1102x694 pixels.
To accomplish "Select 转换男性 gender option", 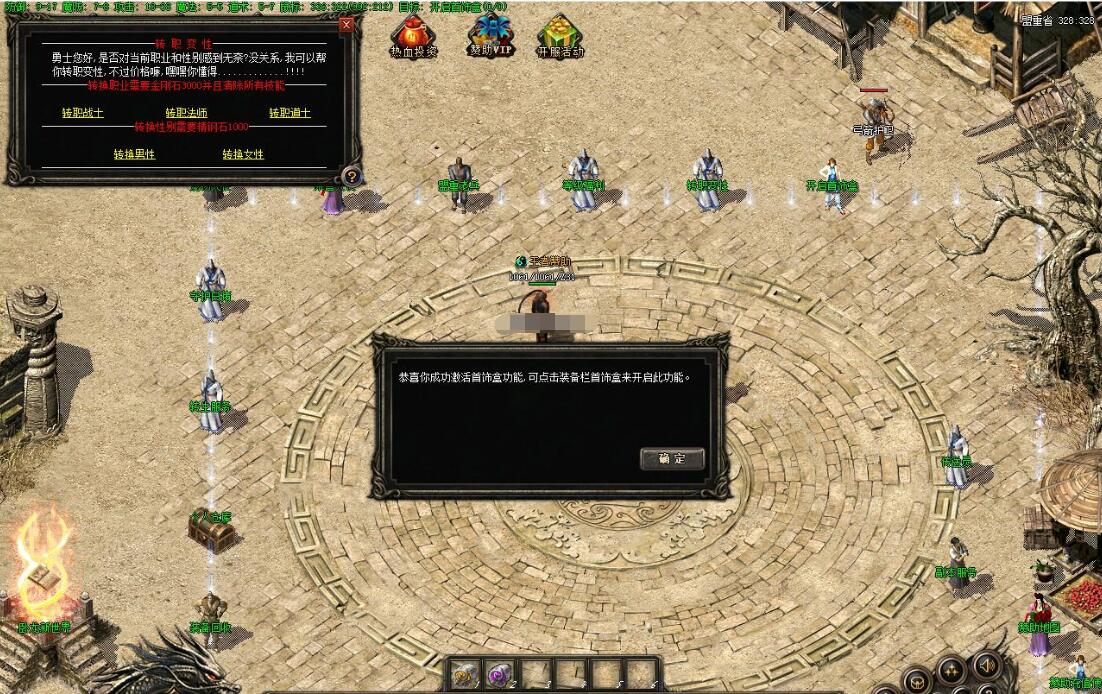I will (134, 155).
